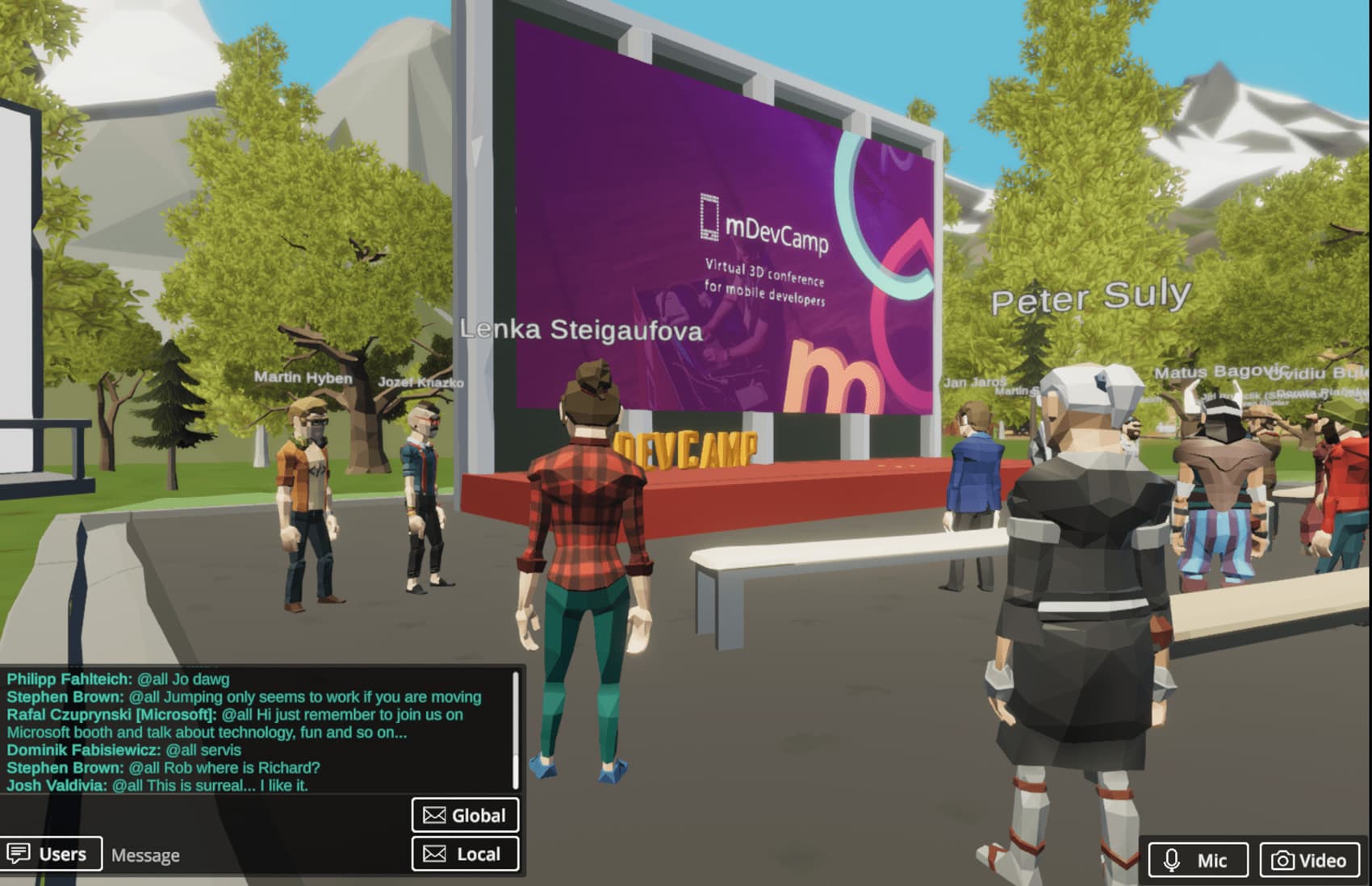
Task: Click the chat log scrollbar
Action: [x=515, y=730]
